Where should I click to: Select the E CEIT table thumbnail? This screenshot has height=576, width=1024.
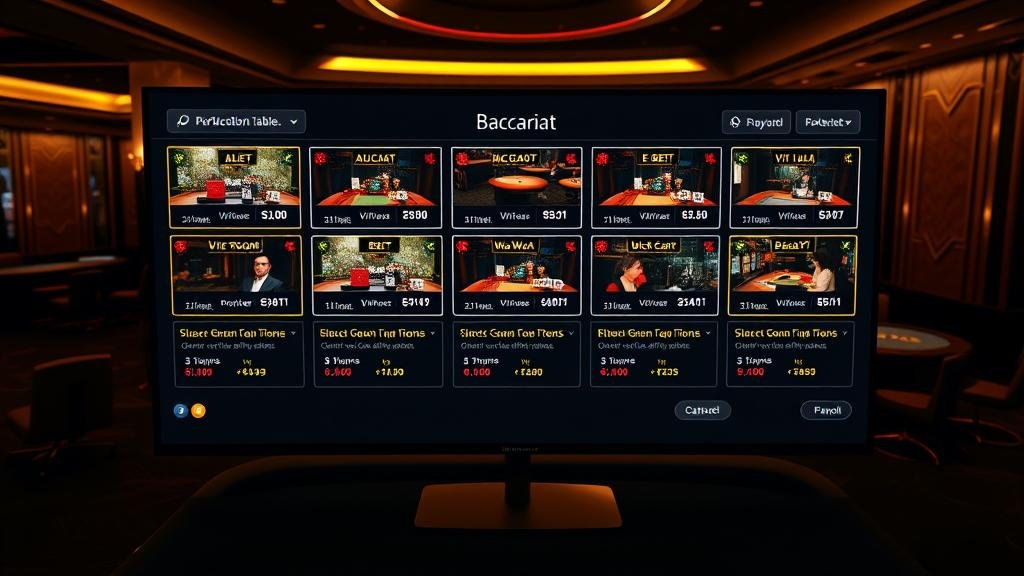coord(656,188)
